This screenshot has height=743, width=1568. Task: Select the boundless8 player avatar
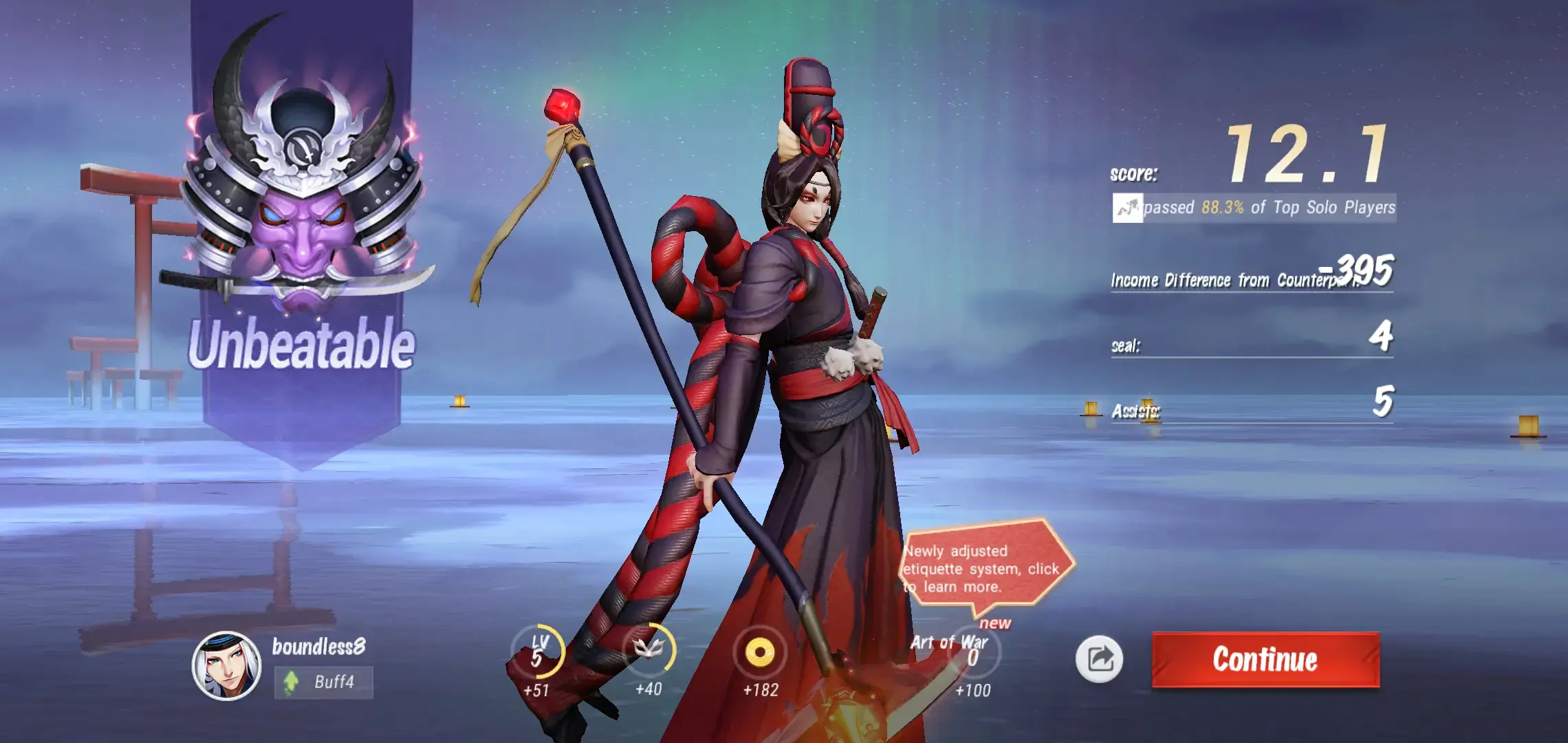(x=226, y=665)
